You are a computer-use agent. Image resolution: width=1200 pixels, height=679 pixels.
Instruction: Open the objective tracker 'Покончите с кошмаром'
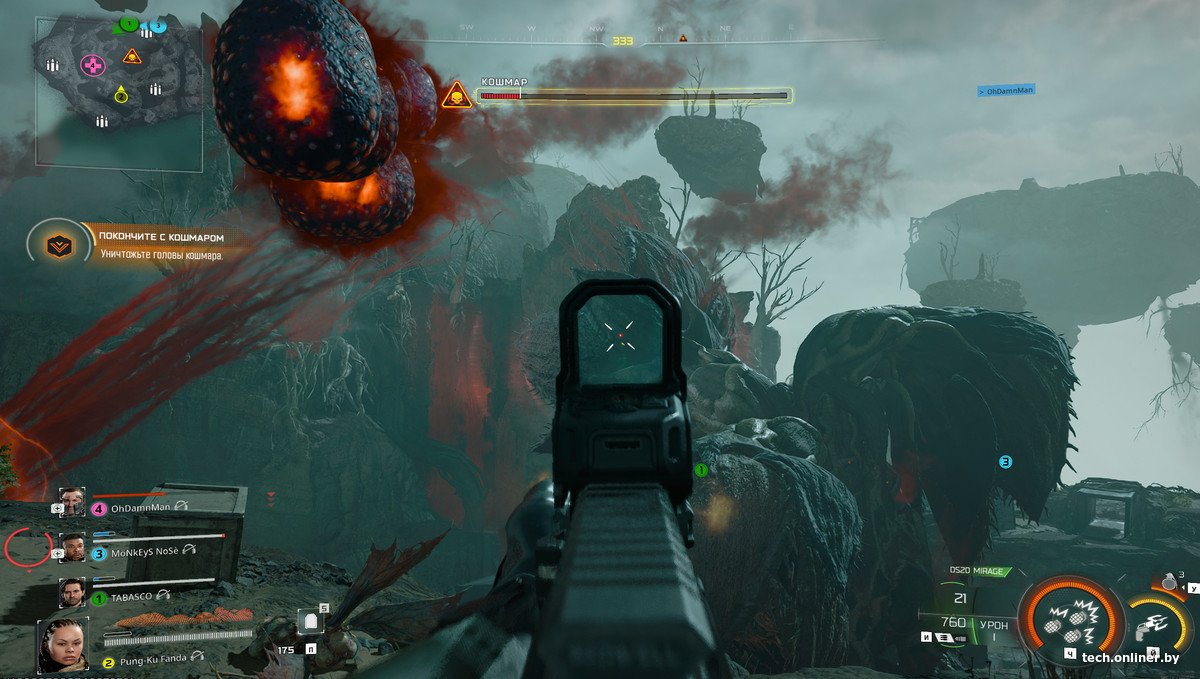click(160, 246)
